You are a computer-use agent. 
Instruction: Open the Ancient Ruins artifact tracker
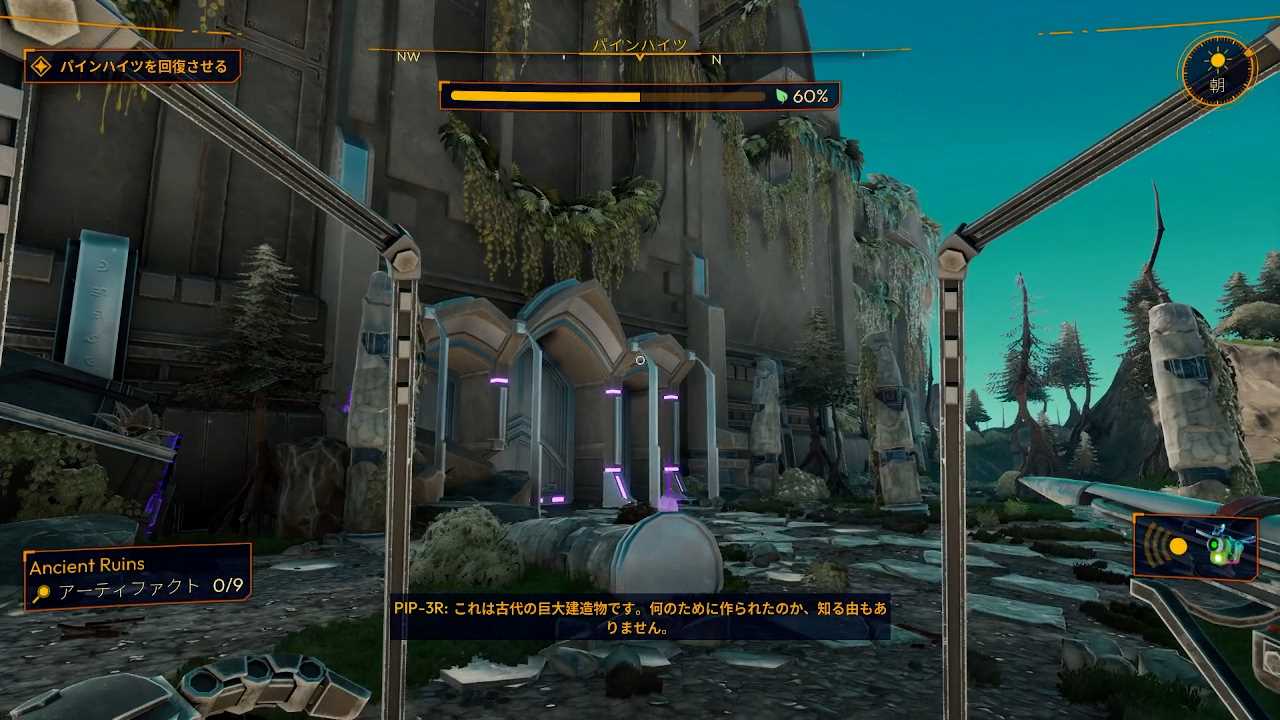pyautogui.click(x=138, y=577)
